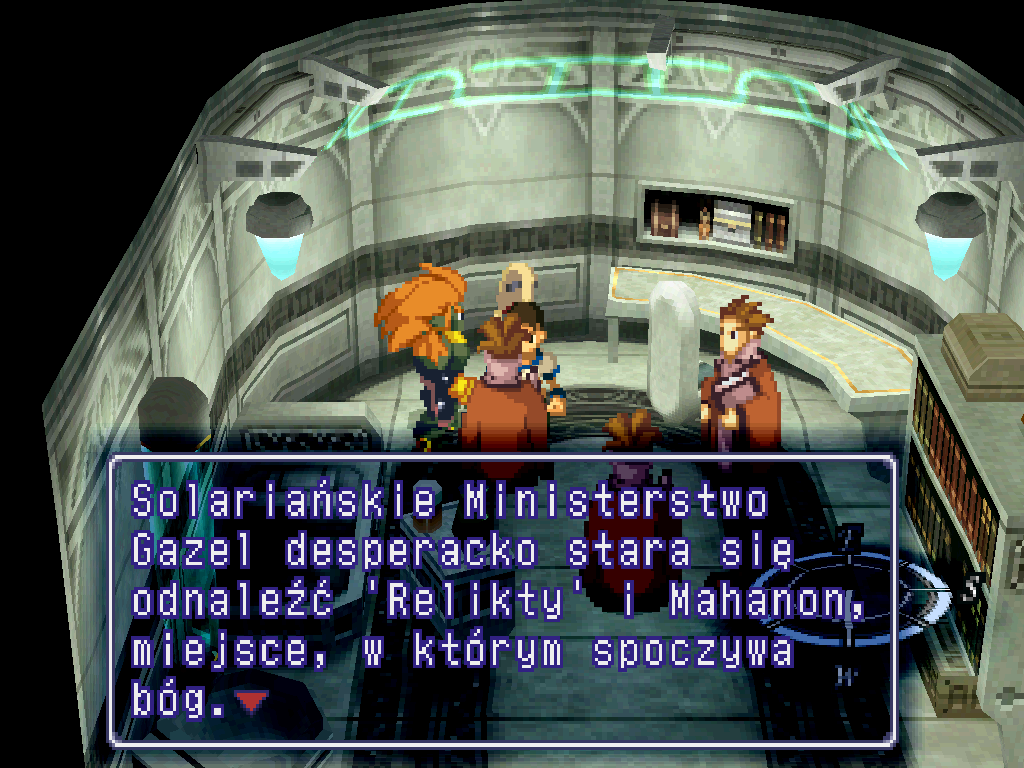
Task: Click the red dialogue continue arrow
Action: click(x=251, y=703)
